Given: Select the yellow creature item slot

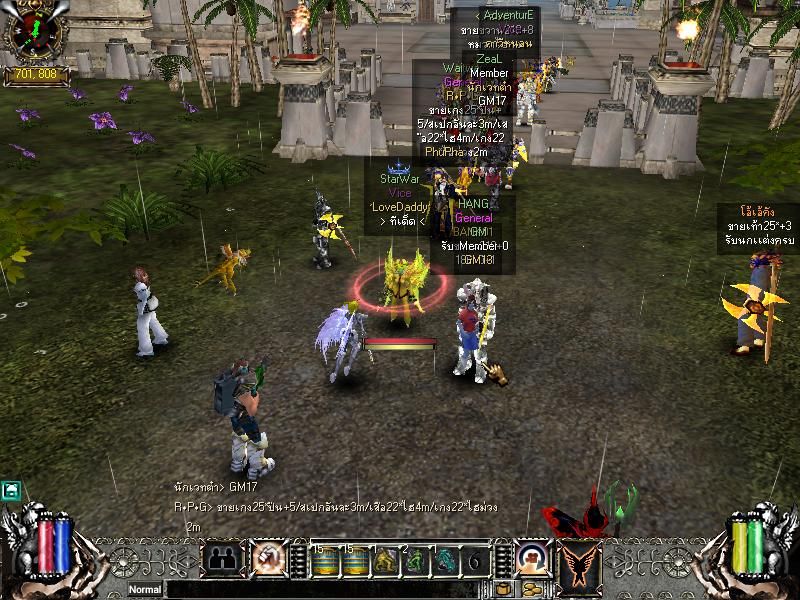Looking at the screenshot, I should [386, 560].
